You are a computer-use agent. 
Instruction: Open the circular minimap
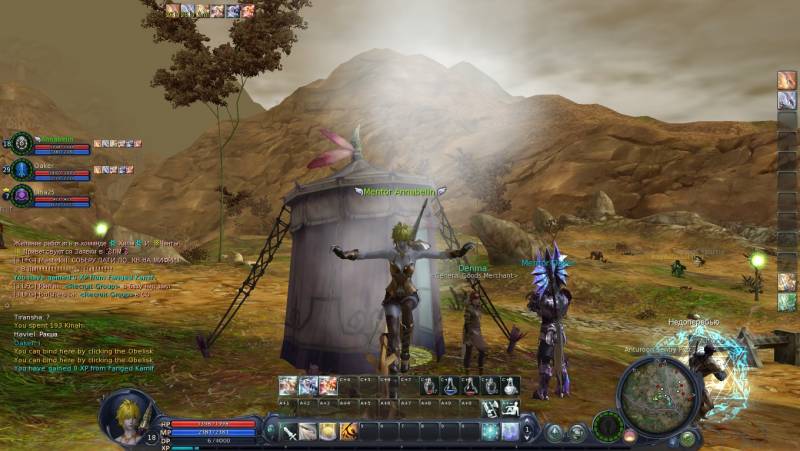pyautogui.click(x=655, y=395)
